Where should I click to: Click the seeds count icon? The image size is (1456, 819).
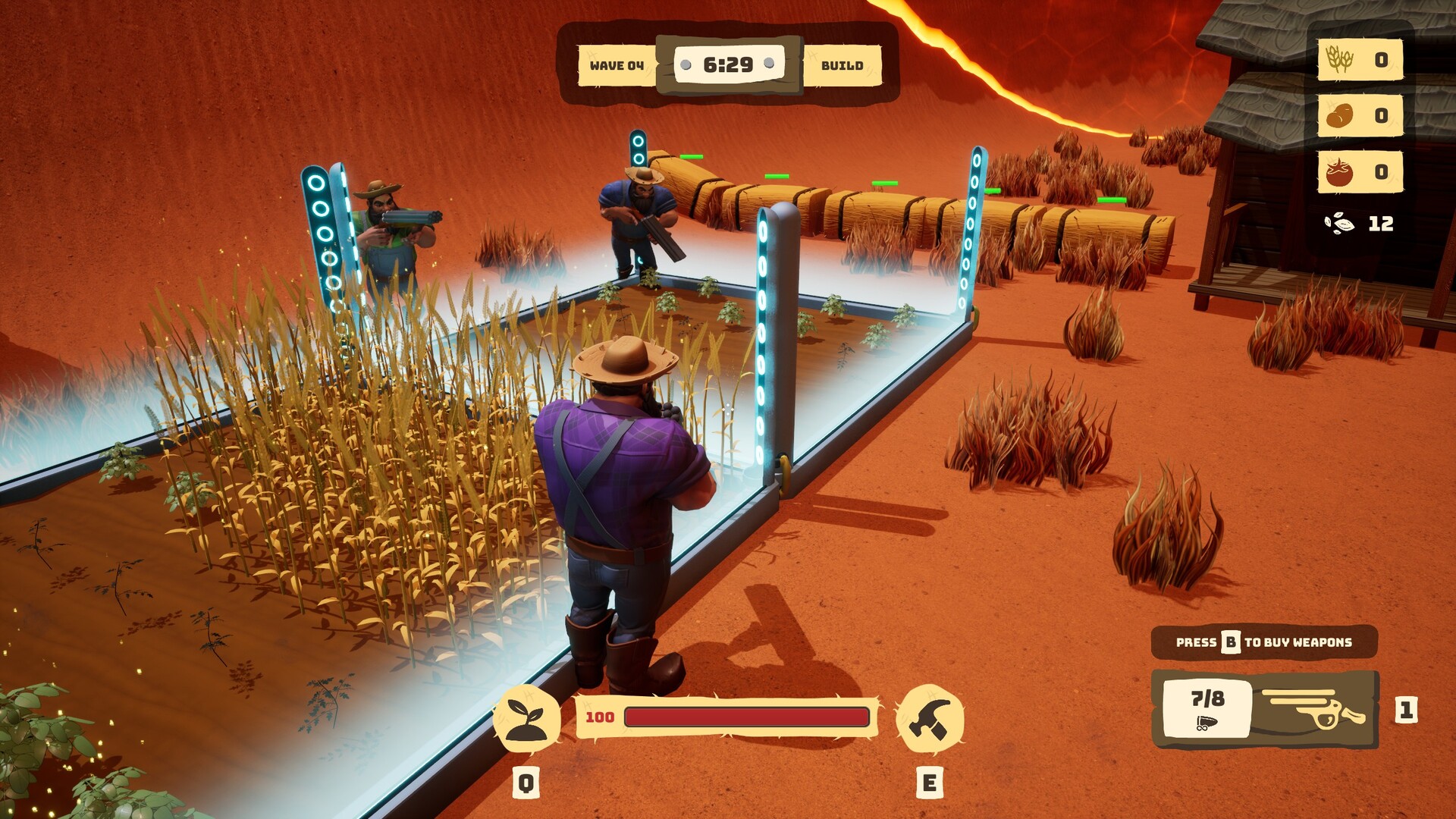pyautogui.click(x=1339, y=224)
